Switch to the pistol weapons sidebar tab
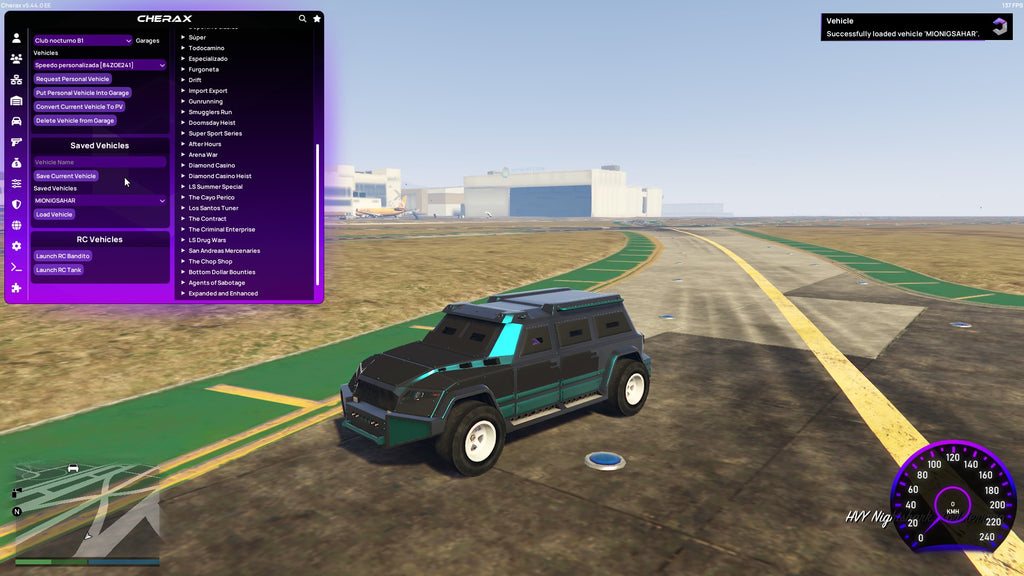 [x=16, y=142]
